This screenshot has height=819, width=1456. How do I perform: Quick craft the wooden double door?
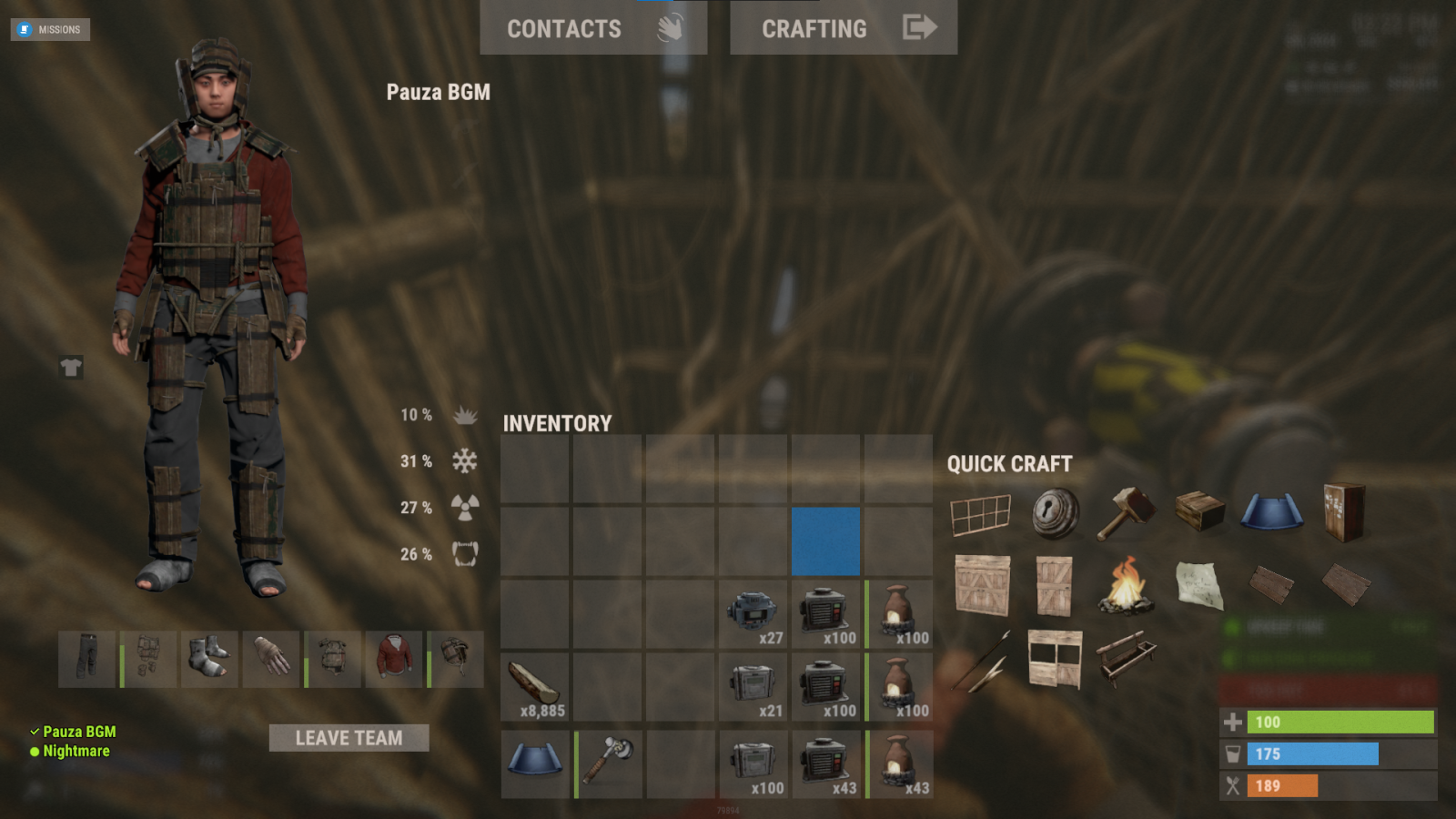click(982, 587)
